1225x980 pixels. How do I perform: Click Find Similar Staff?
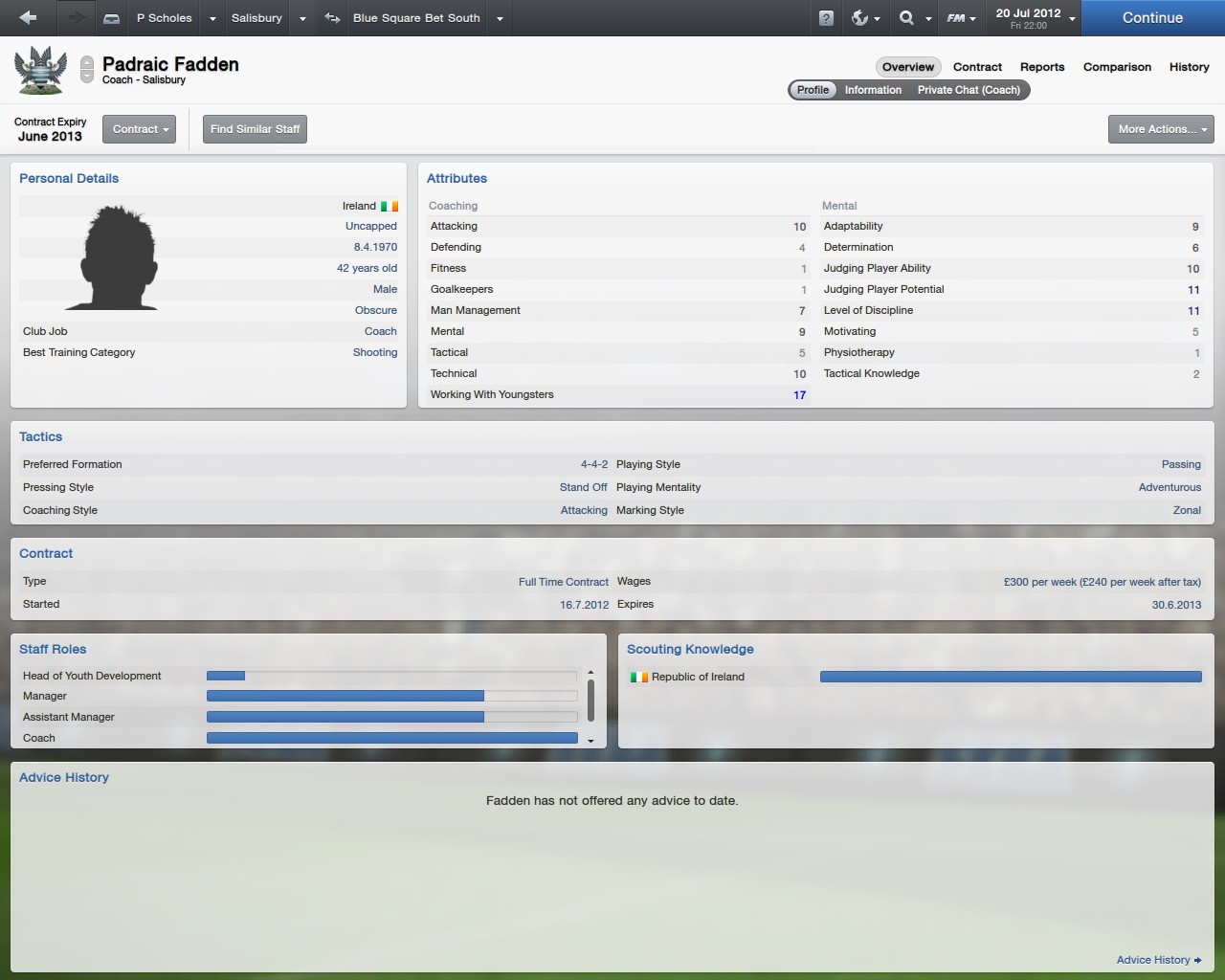tap(255, 129)
